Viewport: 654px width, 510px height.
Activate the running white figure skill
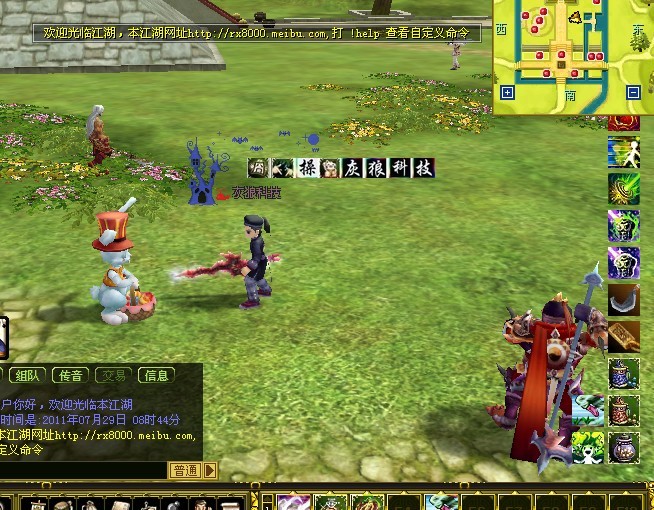click(x=624, y=153)
